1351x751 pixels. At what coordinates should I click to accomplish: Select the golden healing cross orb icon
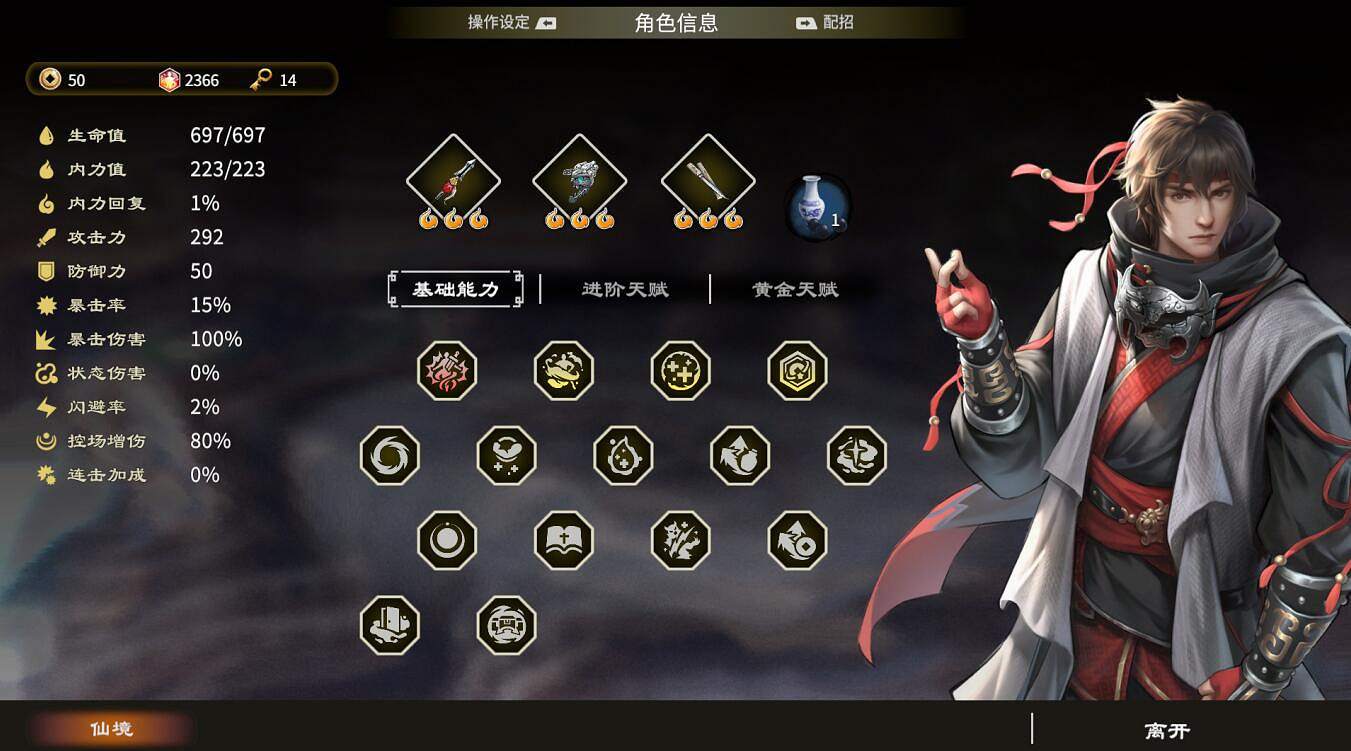click(x=682, y=370)
